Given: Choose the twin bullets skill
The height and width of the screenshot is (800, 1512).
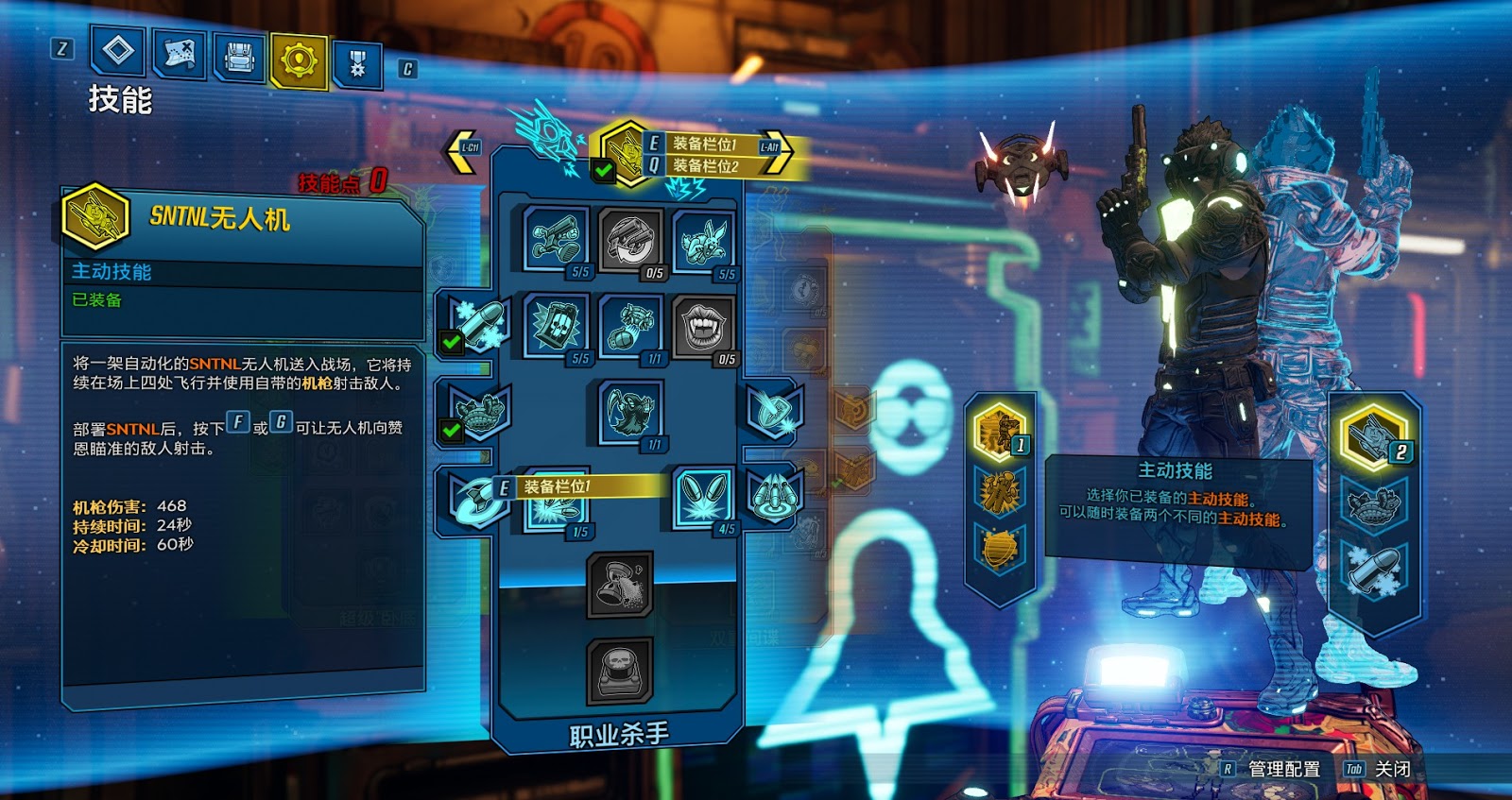Looking at the screenshot, I should [x=704, y=497].
